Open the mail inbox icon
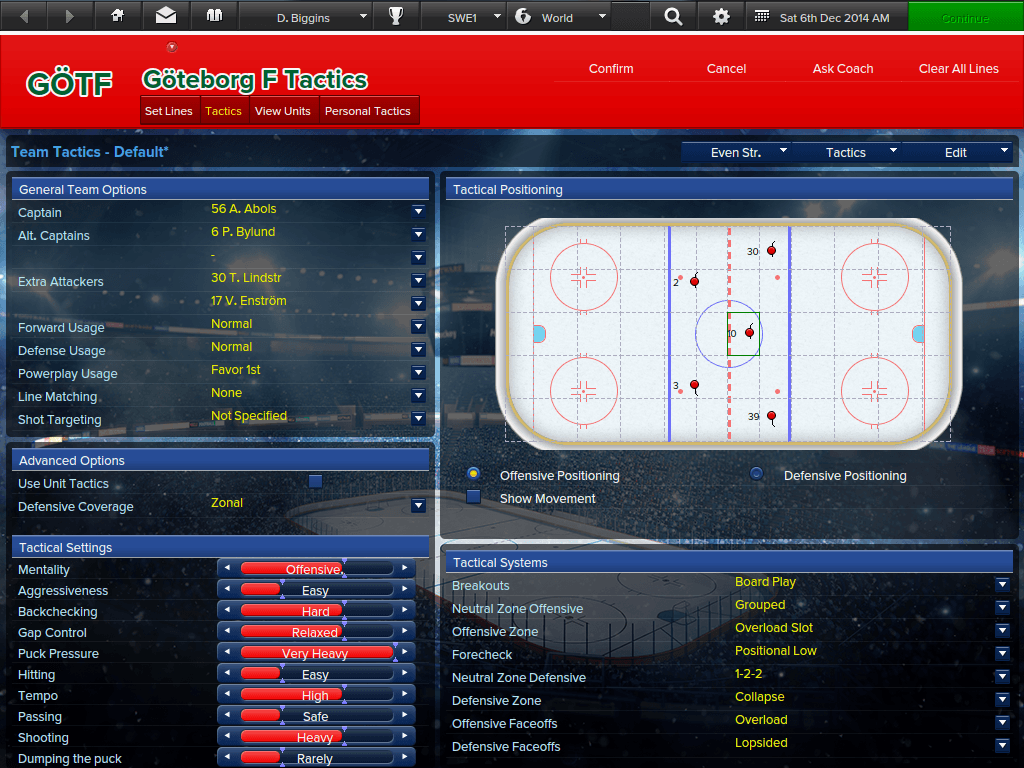 click(166, 17)
